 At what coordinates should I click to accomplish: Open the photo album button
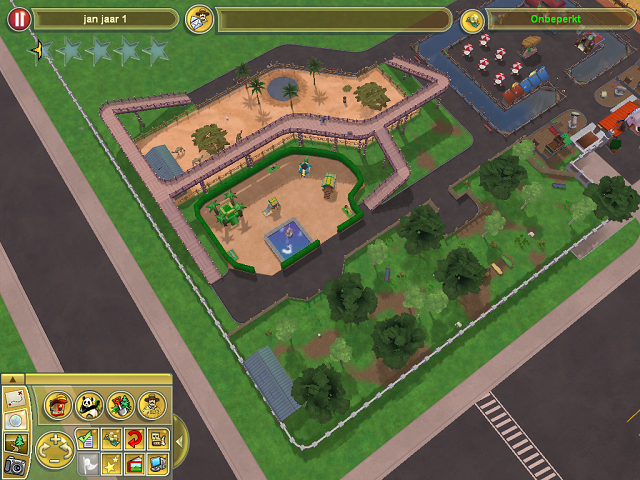(134, 462)
